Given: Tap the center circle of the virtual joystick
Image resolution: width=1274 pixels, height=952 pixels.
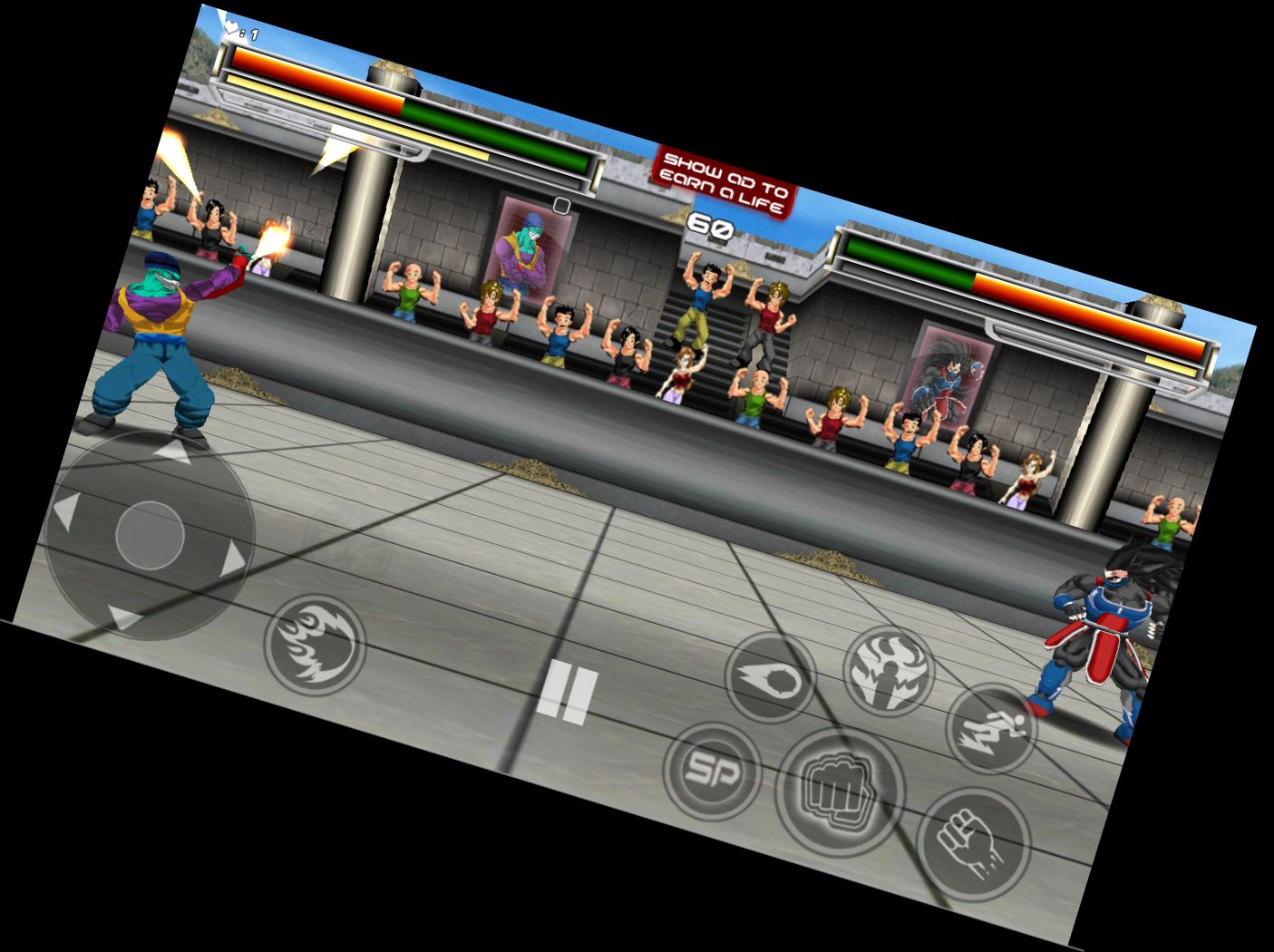Looking at the screenshot, I should point(152,535).
